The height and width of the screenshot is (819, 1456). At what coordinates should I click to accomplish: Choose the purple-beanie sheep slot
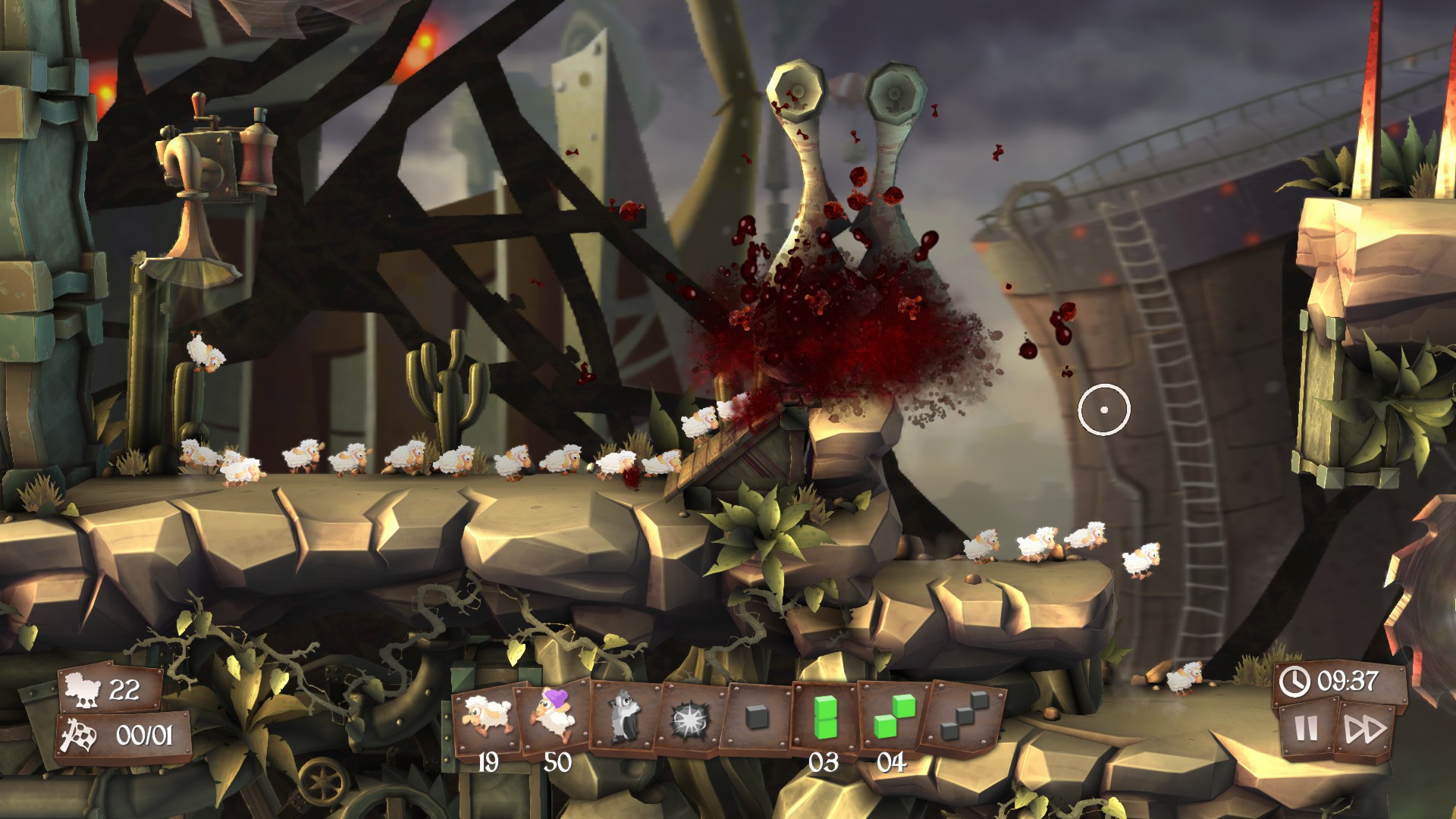click(x=554, y=716)
